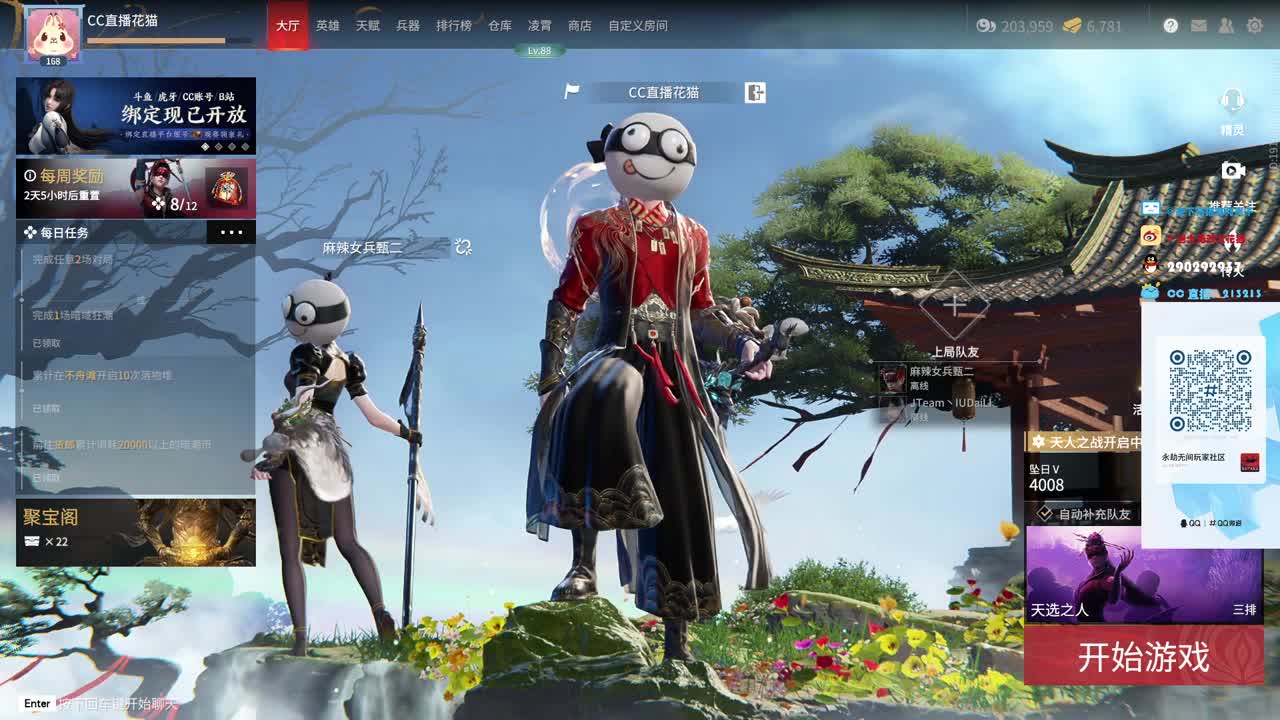Open the player avatar profile
The image size is (1280, 720).
(x=53, y=34)
